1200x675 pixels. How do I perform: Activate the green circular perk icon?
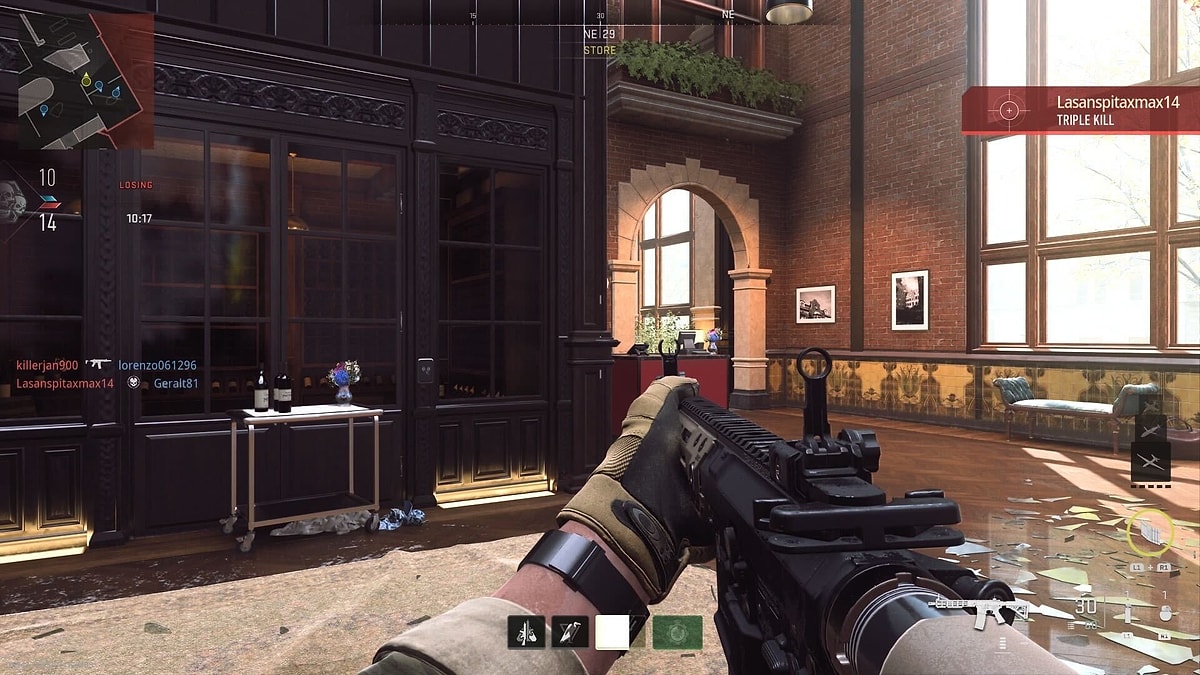click(677, 632)
